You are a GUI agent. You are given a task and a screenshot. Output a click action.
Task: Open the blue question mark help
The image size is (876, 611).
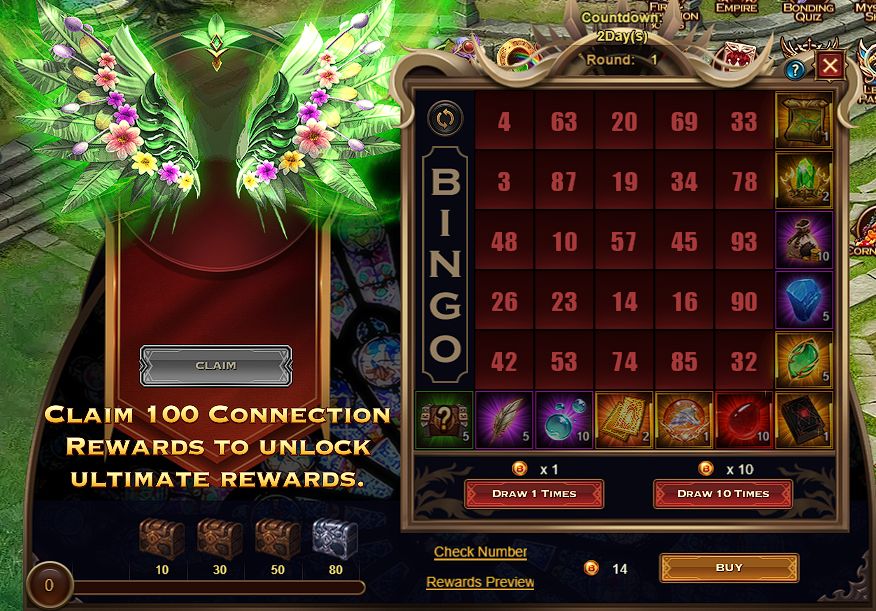click(796, 69)
